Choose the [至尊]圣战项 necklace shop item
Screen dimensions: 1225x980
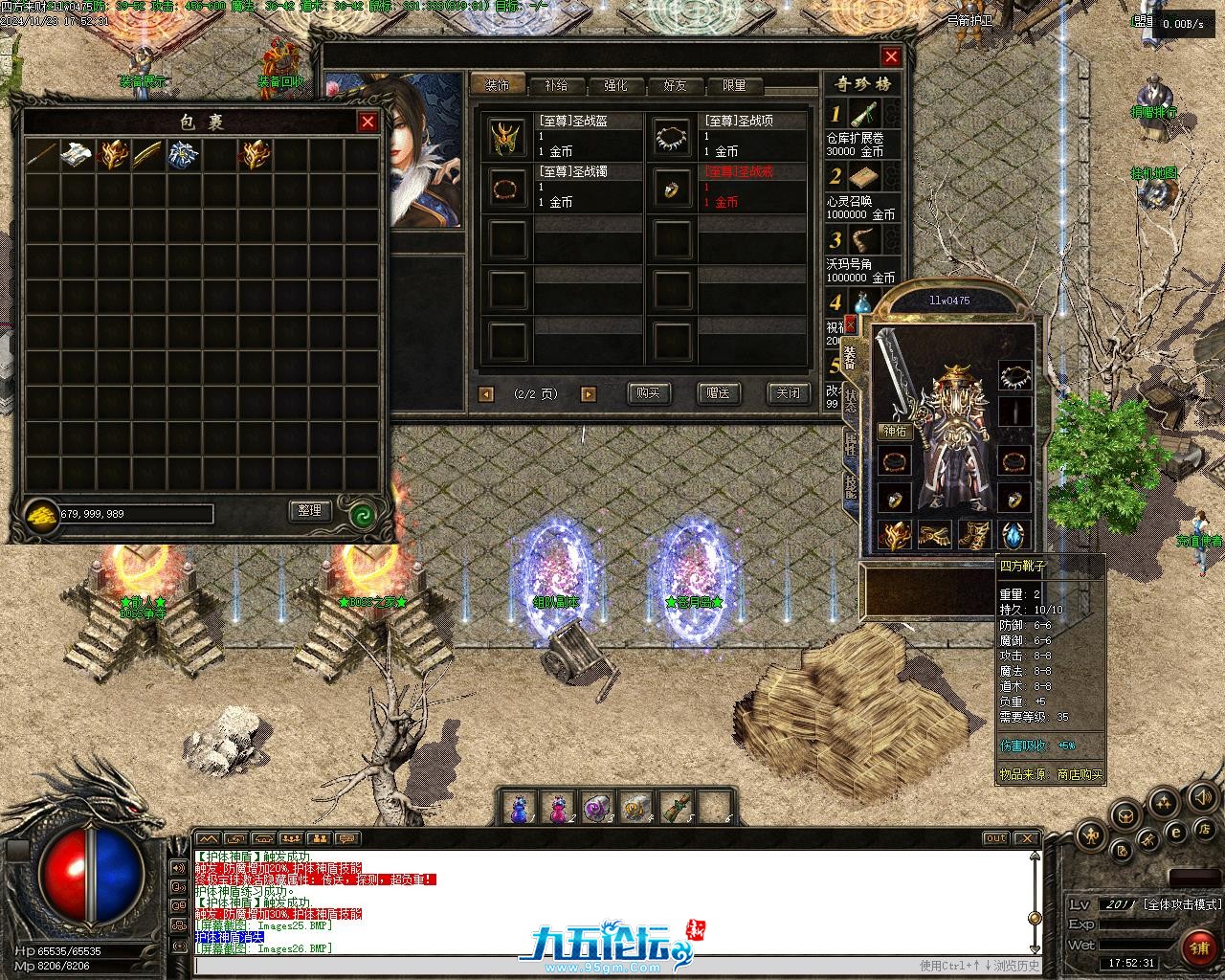(673, 137)
